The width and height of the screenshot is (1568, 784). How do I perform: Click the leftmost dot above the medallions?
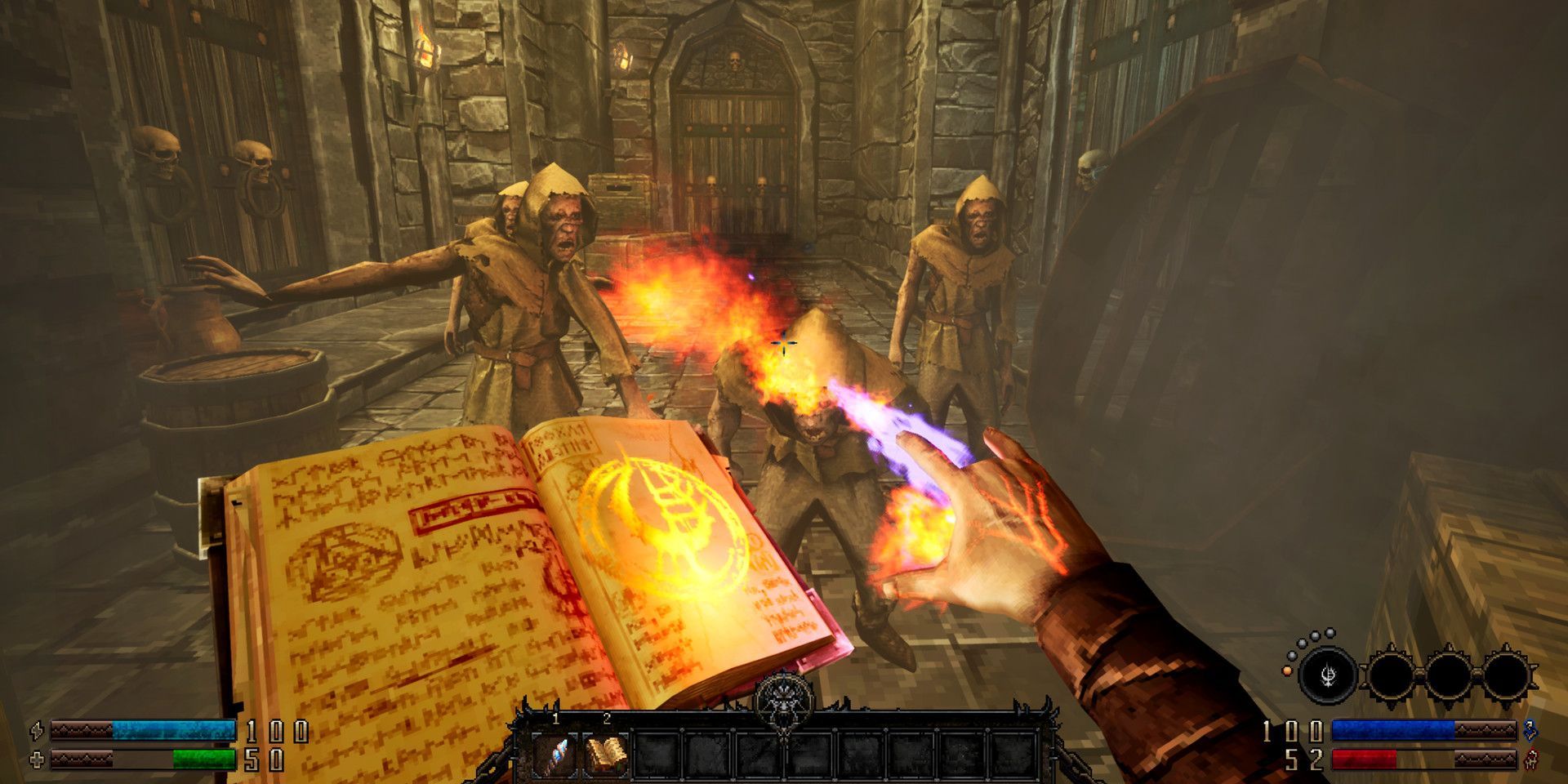tap(1291, 657)
